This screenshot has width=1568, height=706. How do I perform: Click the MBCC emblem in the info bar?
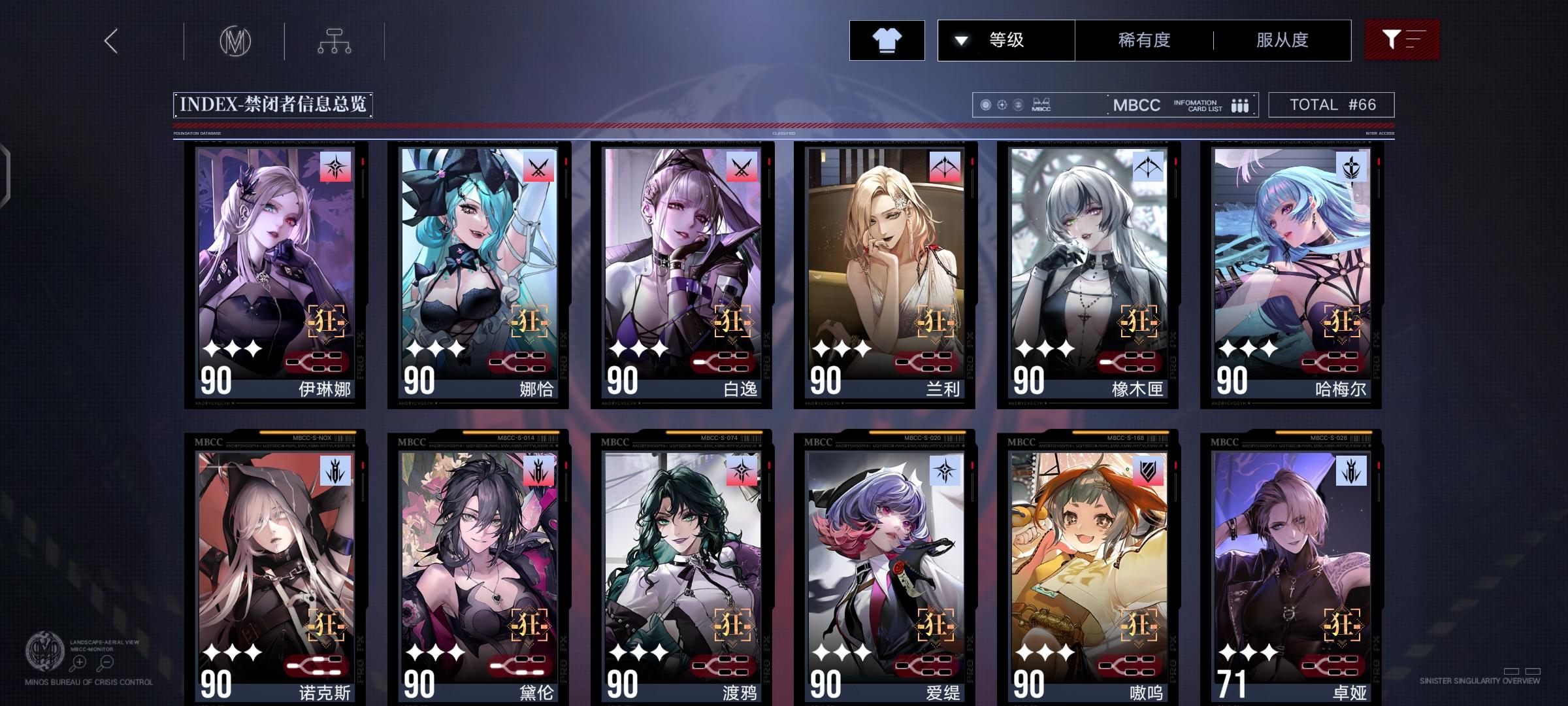[1041, 105]
